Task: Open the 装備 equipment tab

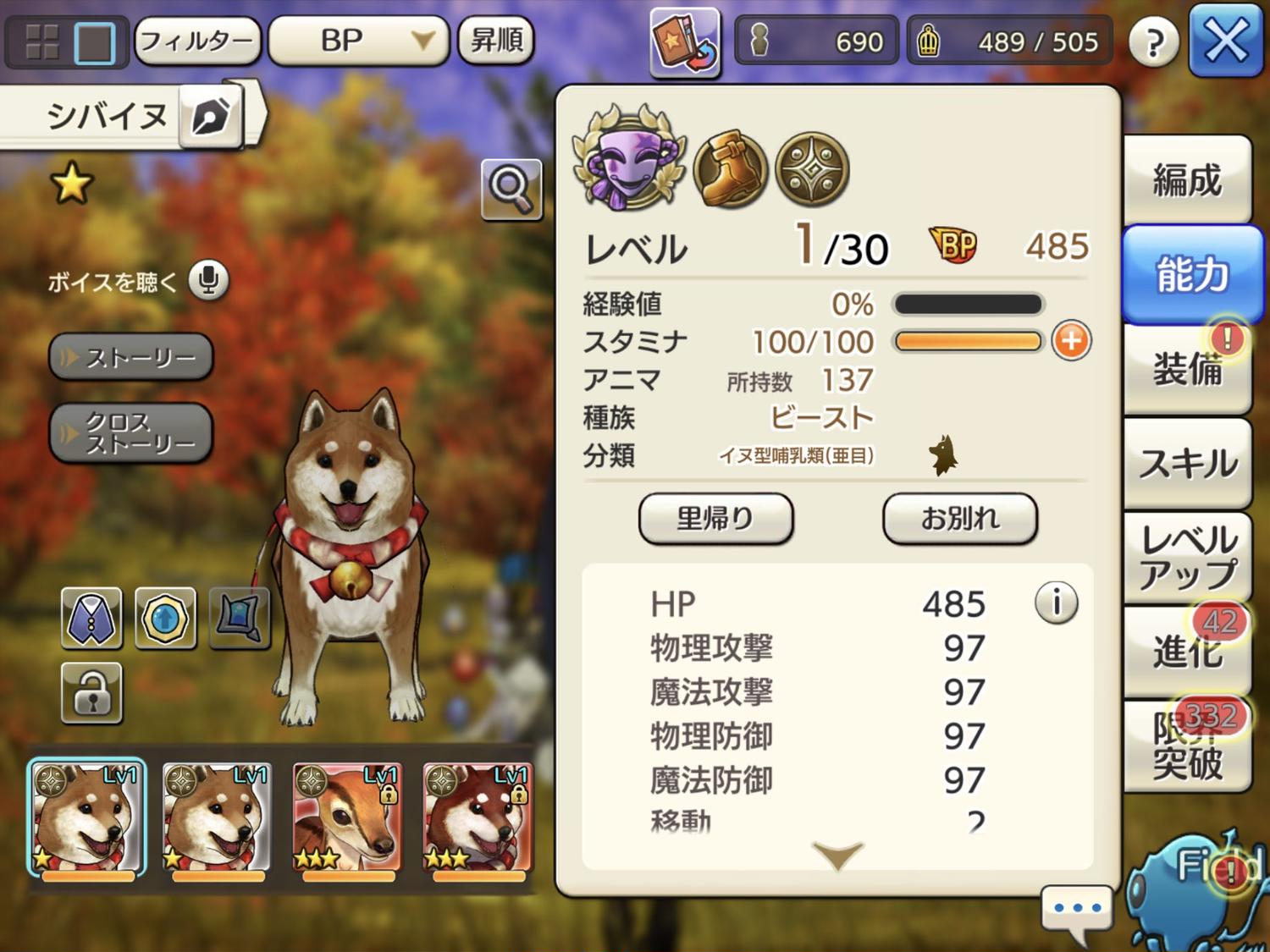Action: click(1187, 369)
